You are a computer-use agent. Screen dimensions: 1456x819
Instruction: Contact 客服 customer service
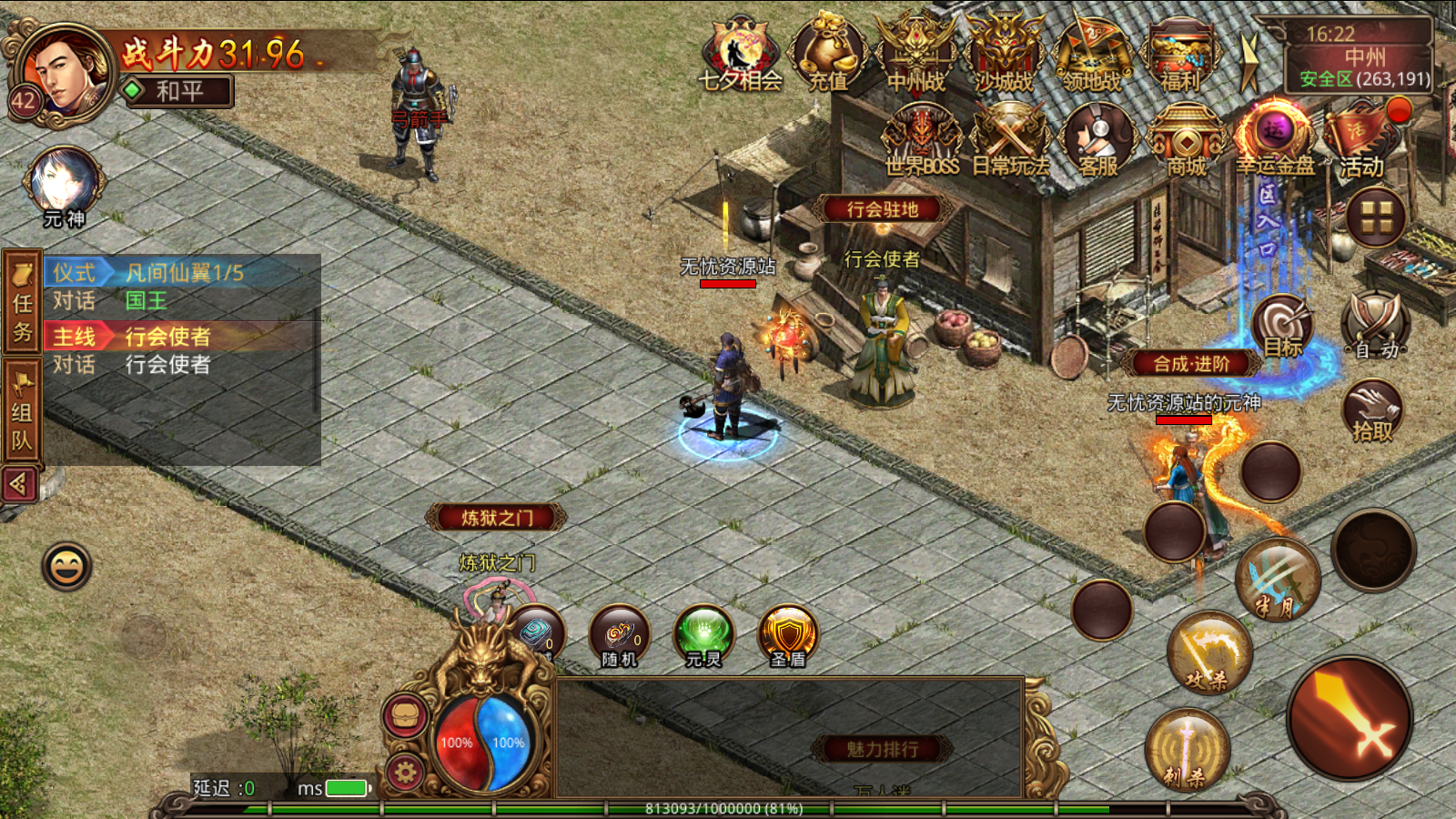(1097, 138)
